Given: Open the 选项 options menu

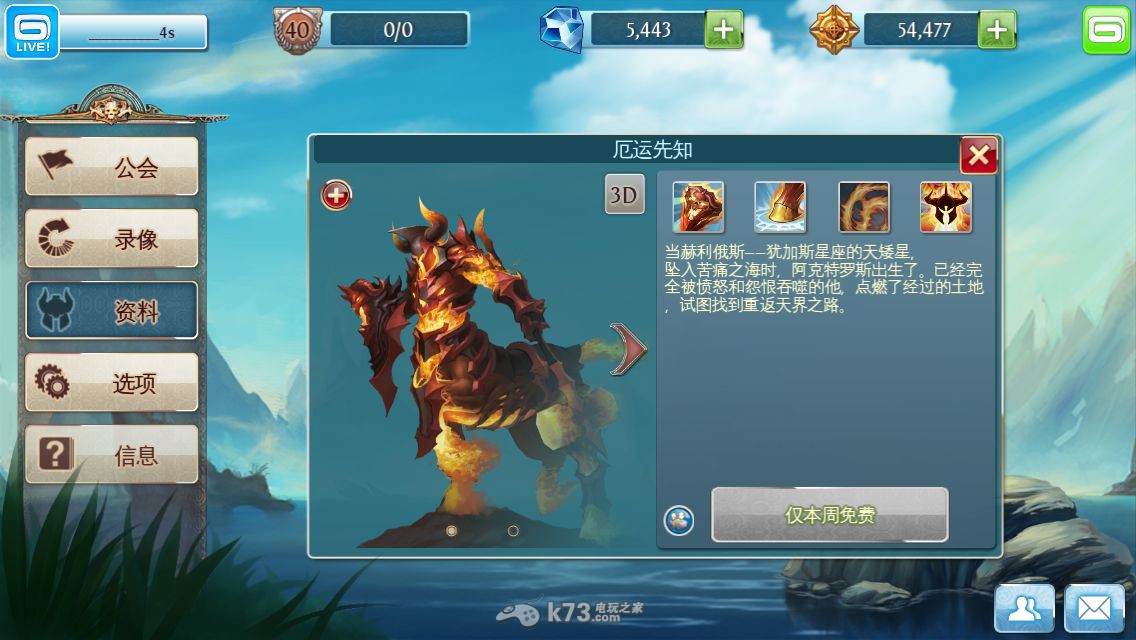Looking at the screenshot, I should coord(112,382).
